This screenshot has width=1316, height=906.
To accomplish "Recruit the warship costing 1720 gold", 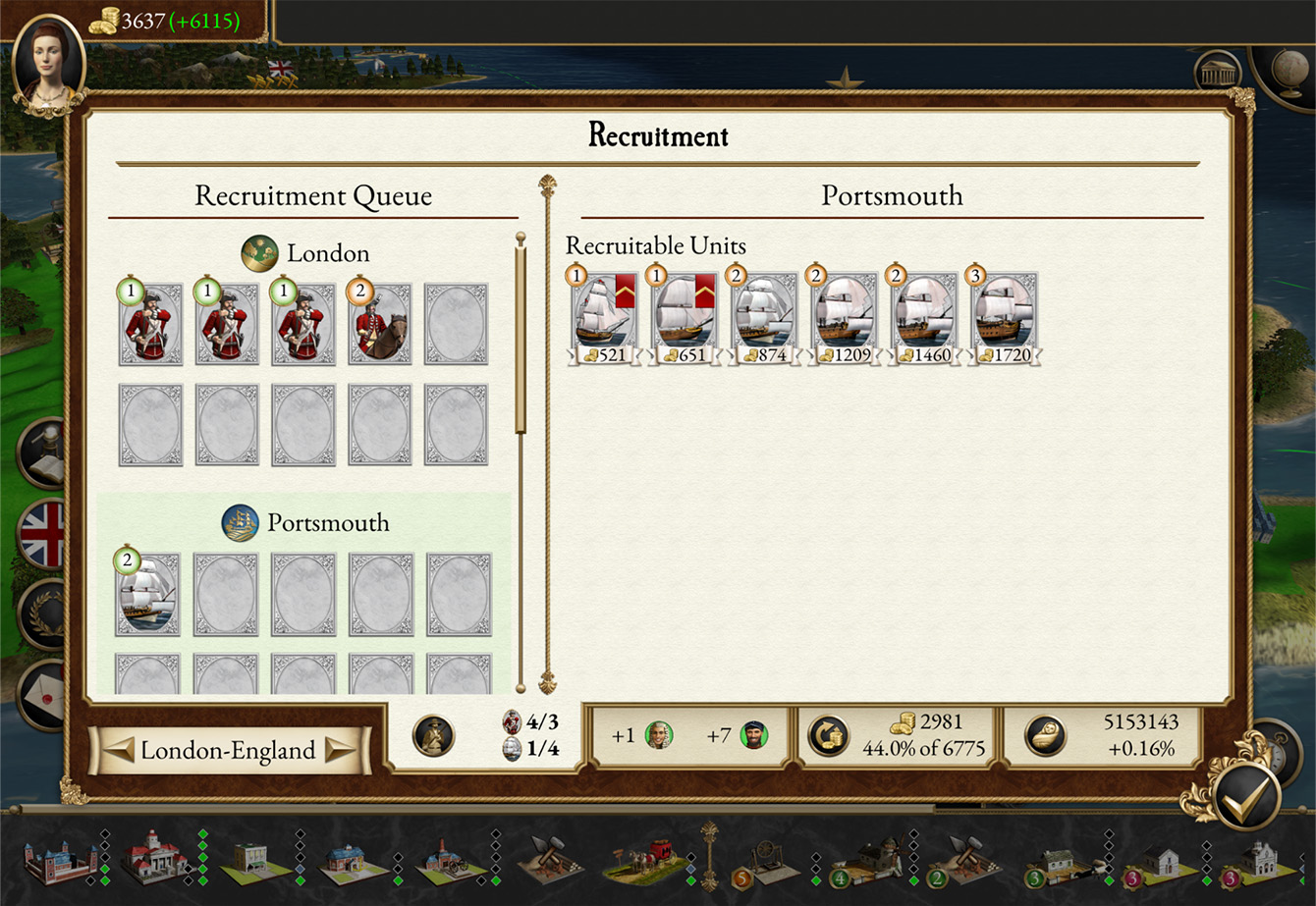I will coord(1005,318).
